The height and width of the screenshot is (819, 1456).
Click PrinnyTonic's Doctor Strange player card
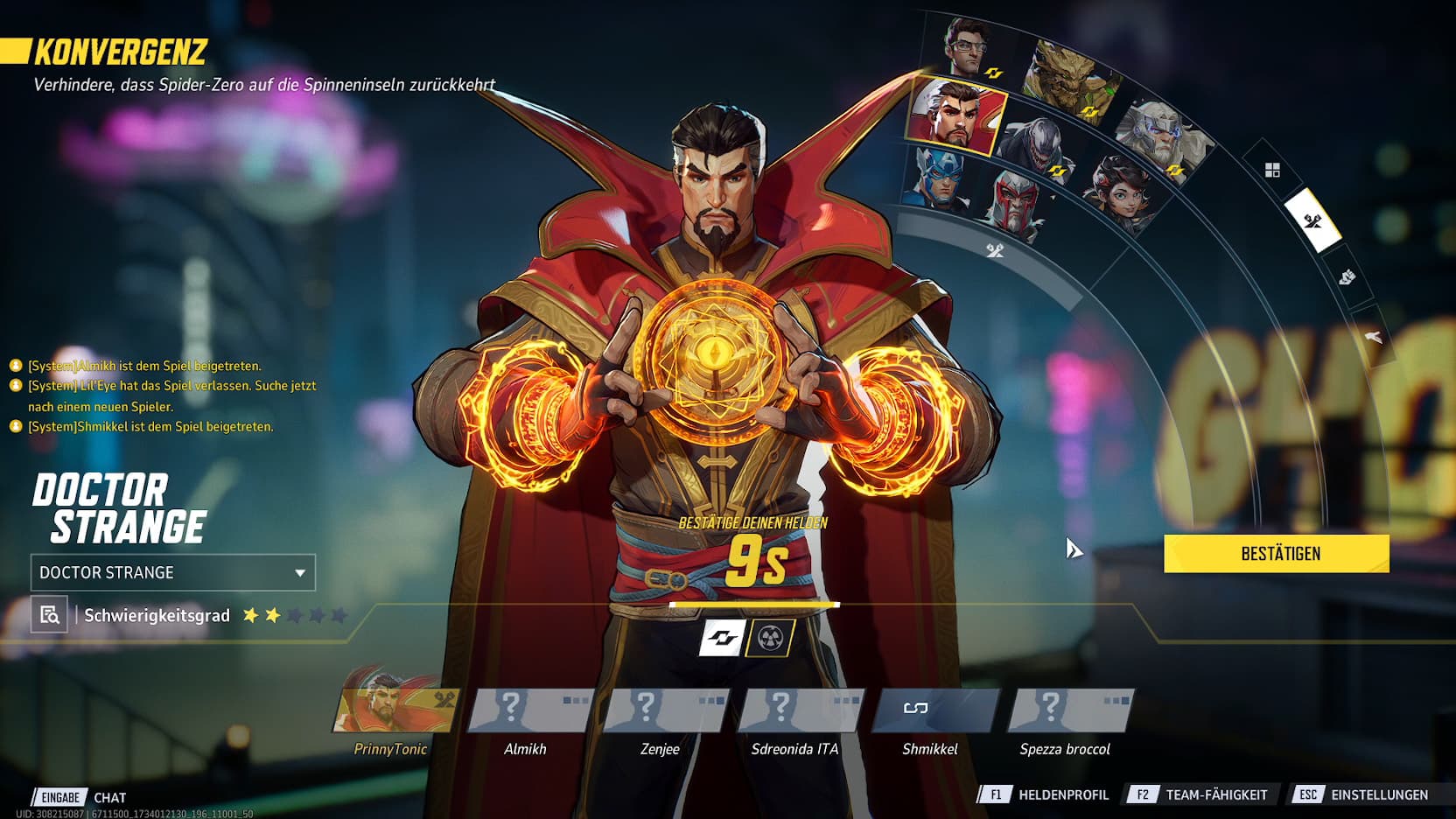[x=396, y=710]
